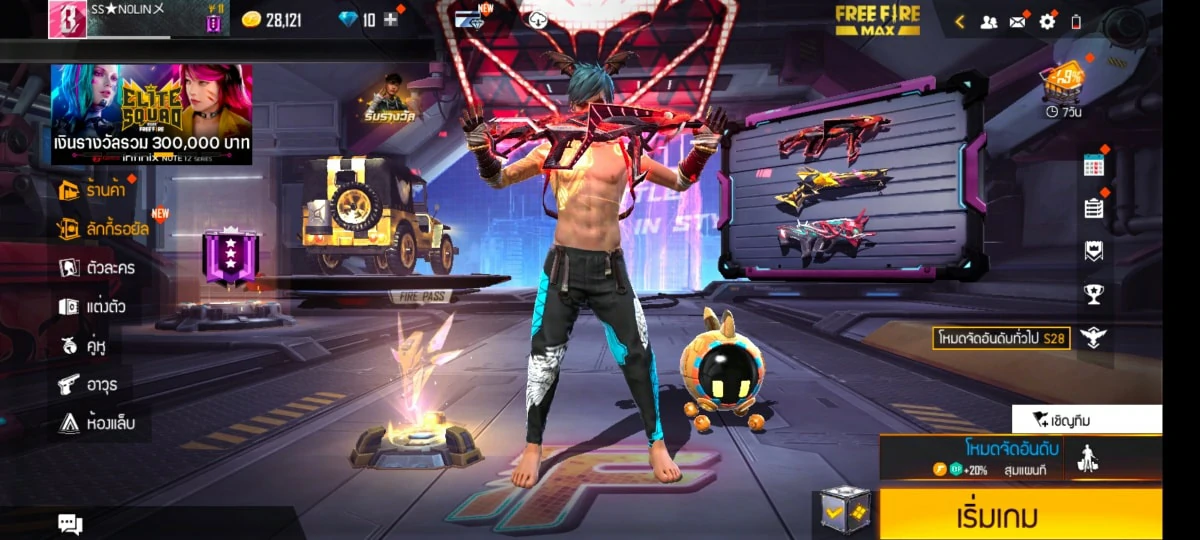This screenshot has width=1200, height=540.
Task: Open the SS★NOLIN player profile avatar
Action: pos(67,19)
